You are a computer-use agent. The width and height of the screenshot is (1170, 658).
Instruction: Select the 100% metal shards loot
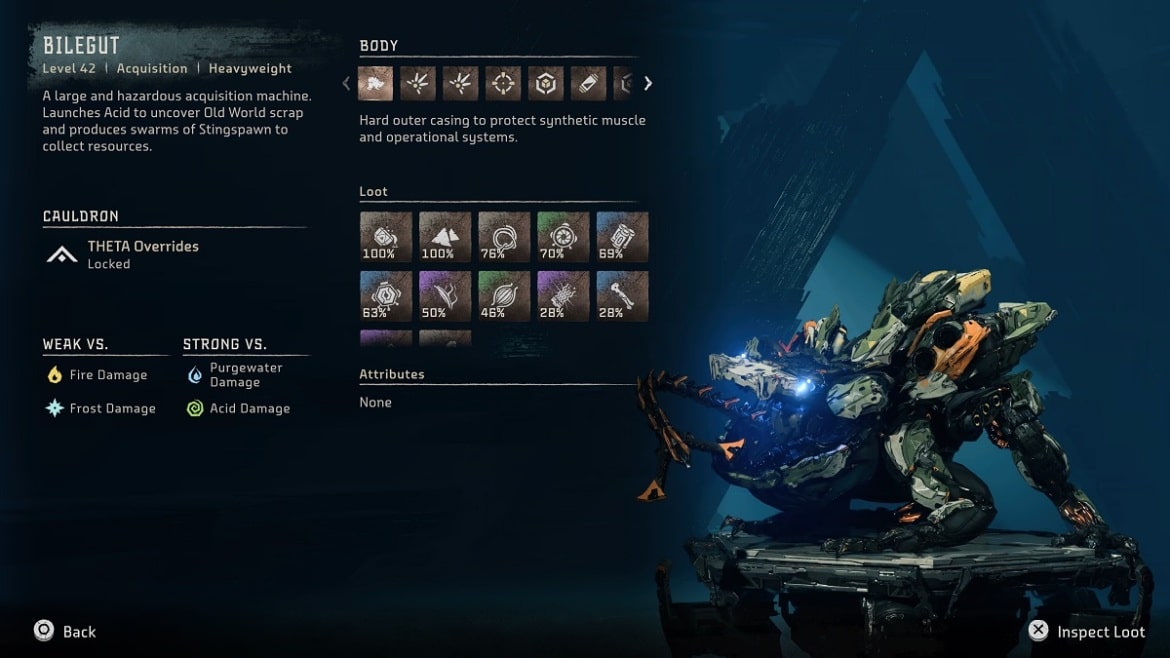[444, 237]
